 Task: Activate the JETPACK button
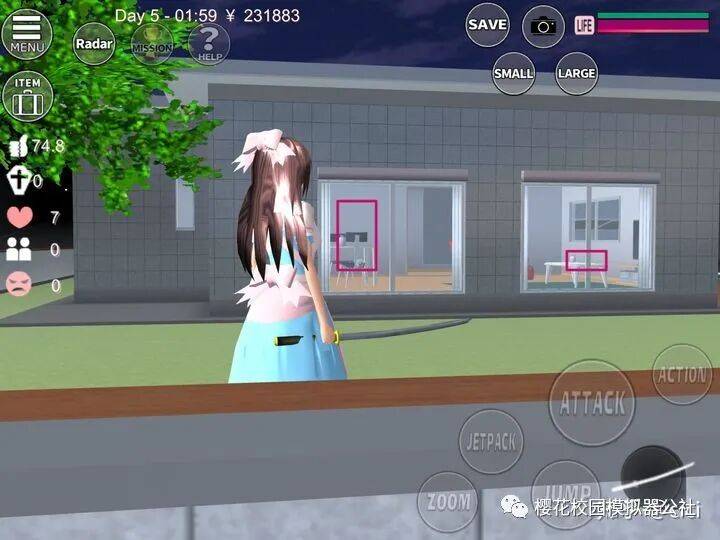[x=490, y=441]
